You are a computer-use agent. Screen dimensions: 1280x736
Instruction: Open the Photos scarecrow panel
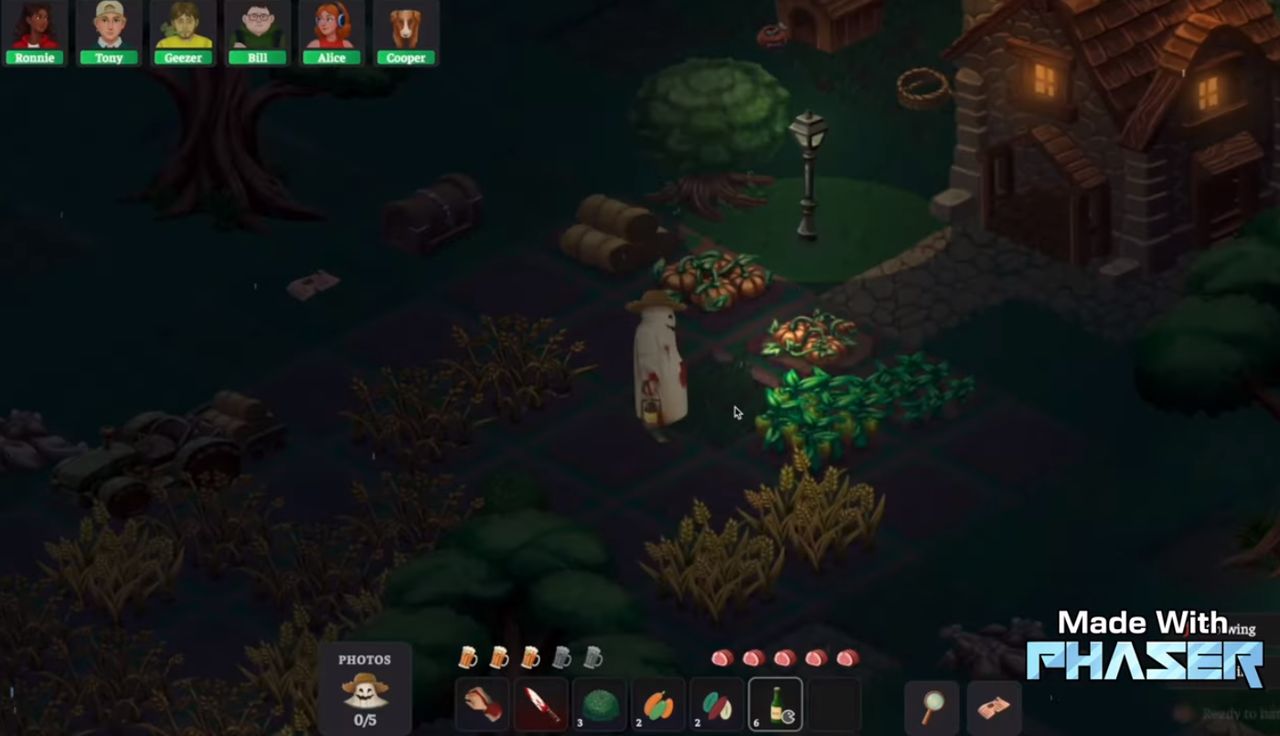click(x=365, y=688)
